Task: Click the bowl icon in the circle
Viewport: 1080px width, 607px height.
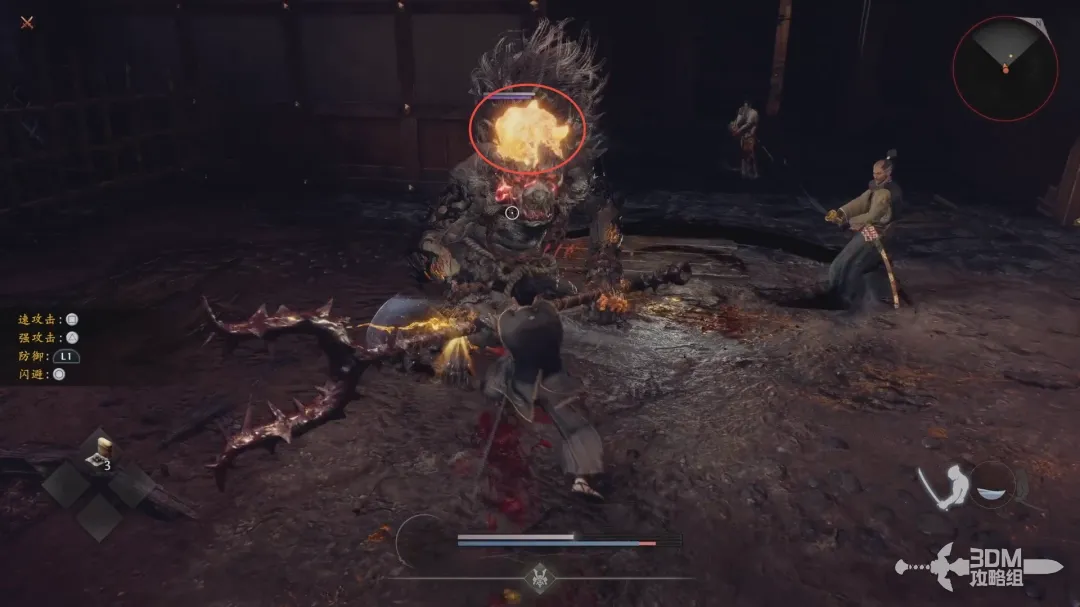Action: click(x=993, y=485)
